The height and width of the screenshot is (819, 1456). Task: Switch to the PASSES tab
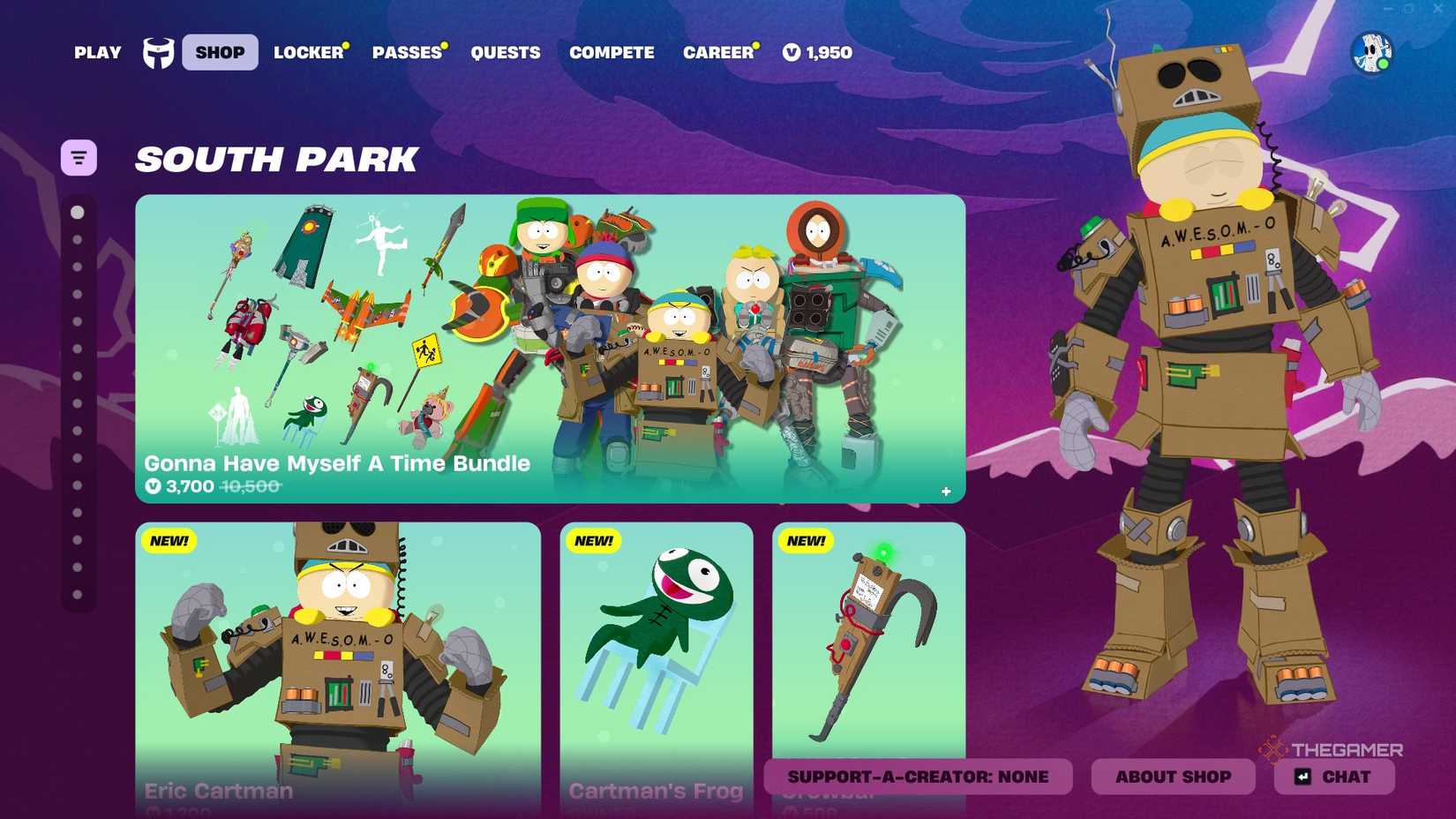pos(407,52)
